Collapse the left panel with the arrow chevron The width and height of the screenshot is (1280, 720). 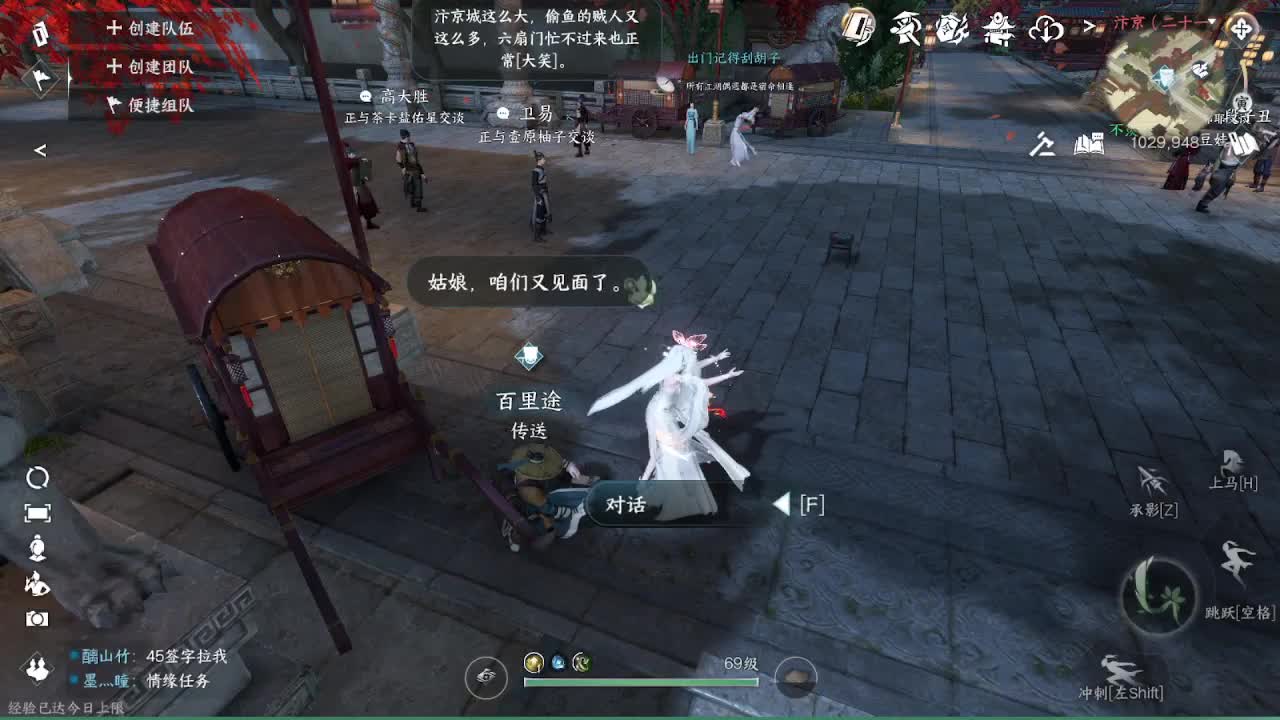[40, 151]
